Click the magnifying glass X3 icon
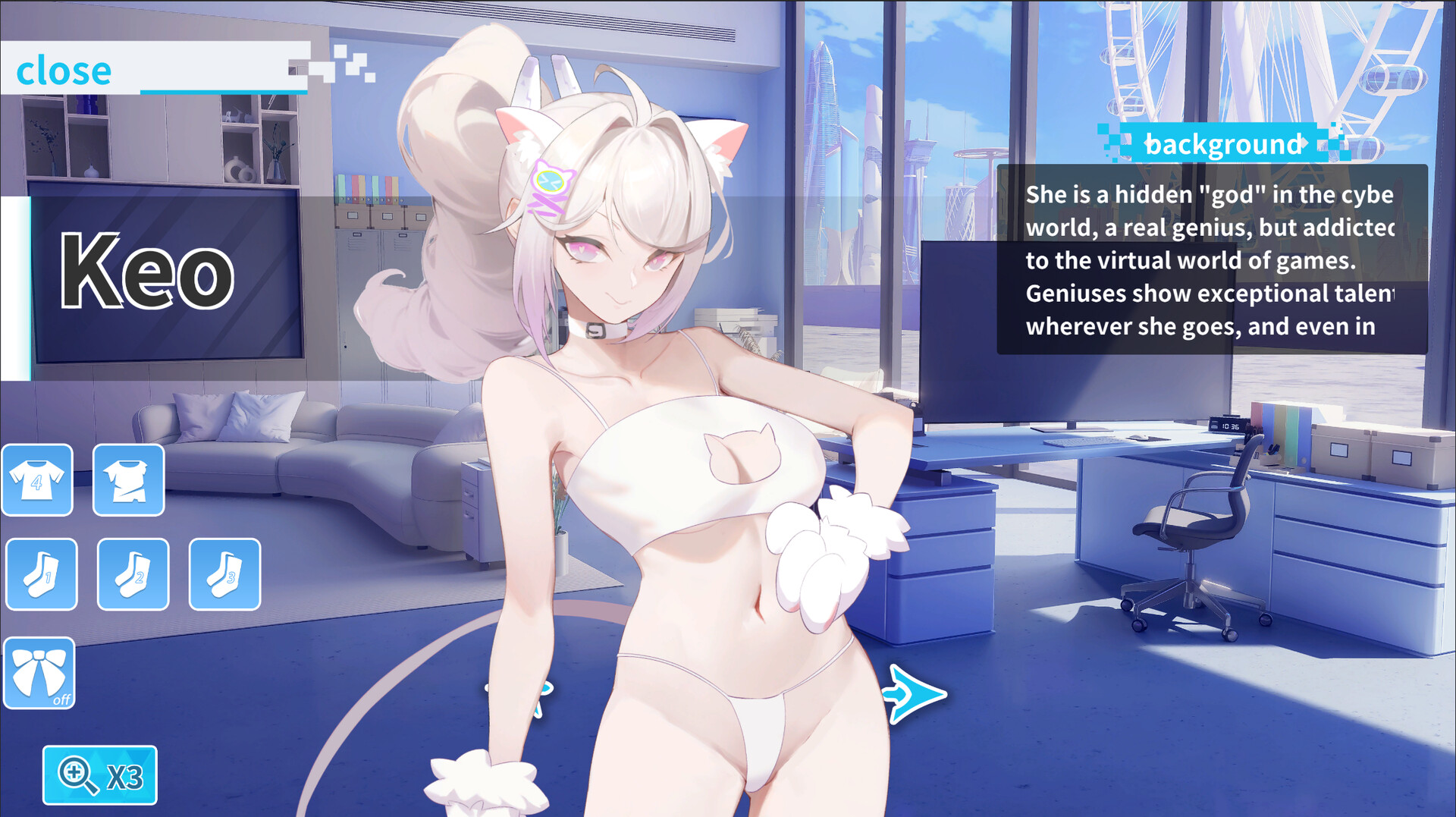1456x817 pixels. [100, 776]
